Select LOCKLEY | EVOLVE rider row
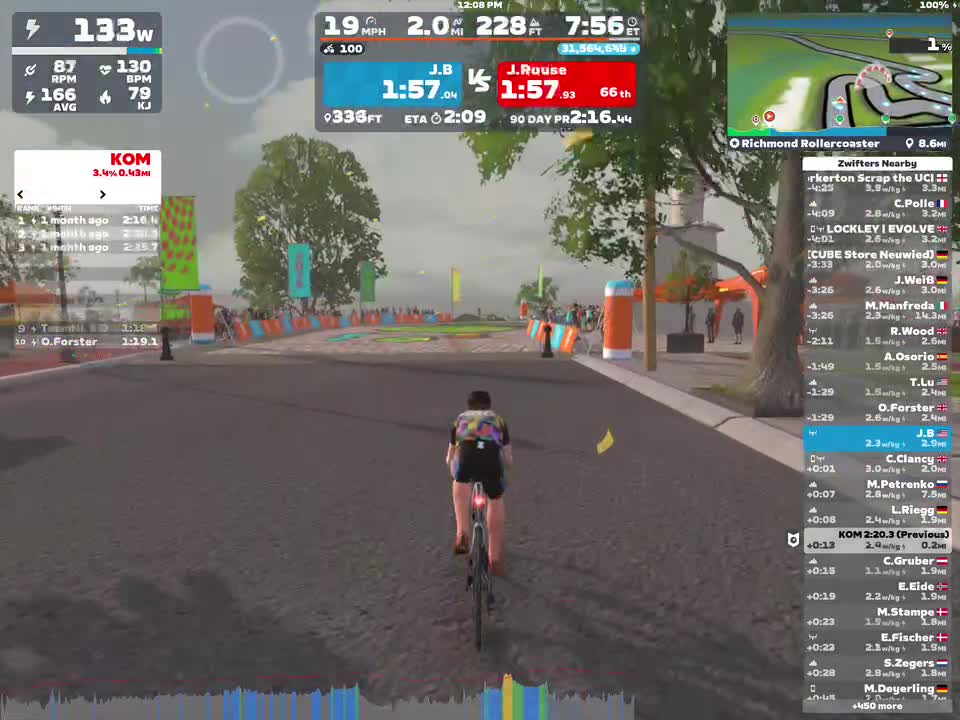 [877, 234]
